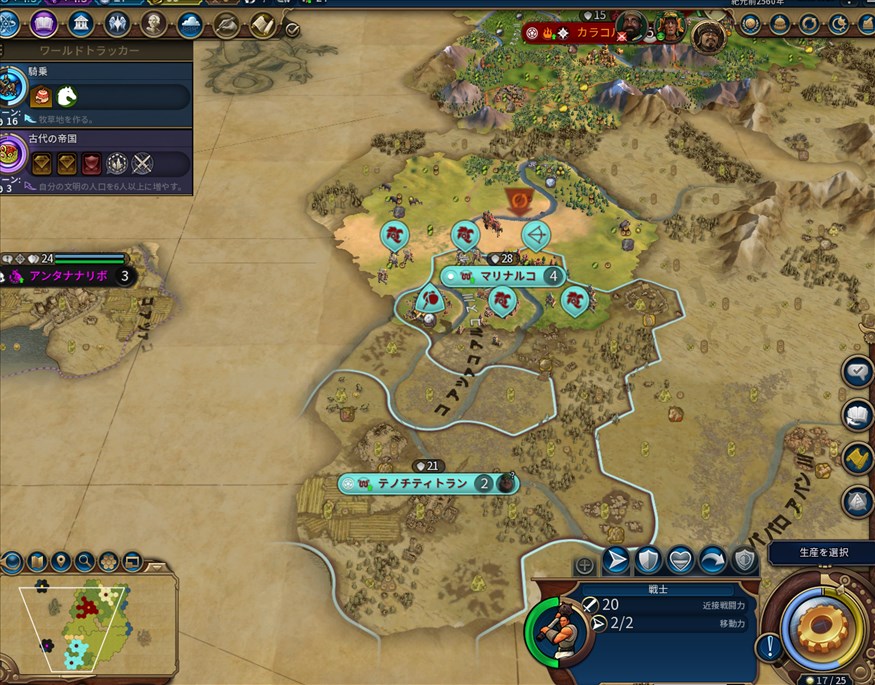Viewport: 875px width, 685px height.
Task: Open the minimap magnifier search button
Action: click(85, 561)
